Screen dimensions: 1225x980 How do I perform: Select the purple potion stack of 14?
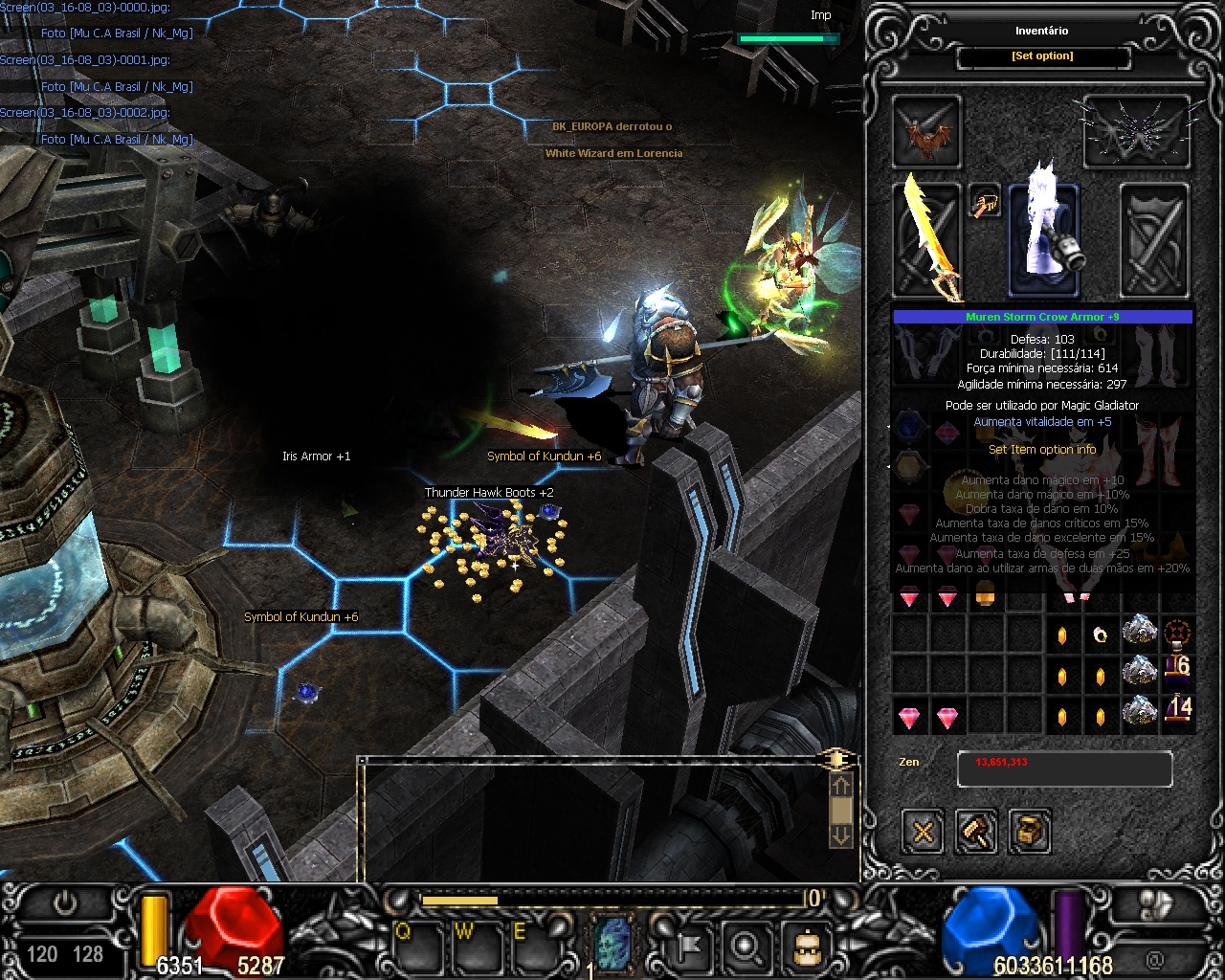(1178, 712)
